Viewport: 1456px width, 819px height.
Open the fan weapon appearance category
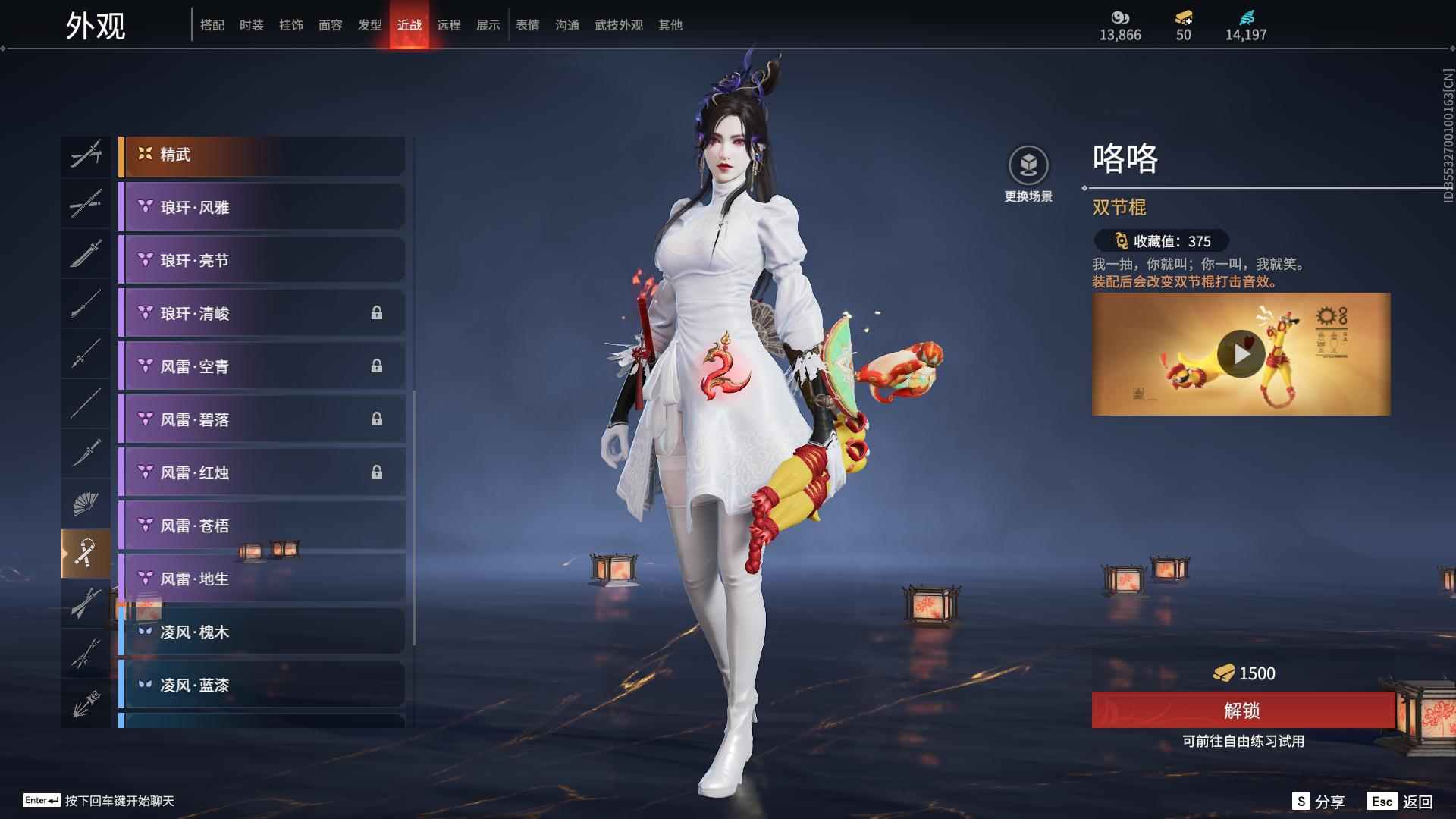tap(86, 503)
